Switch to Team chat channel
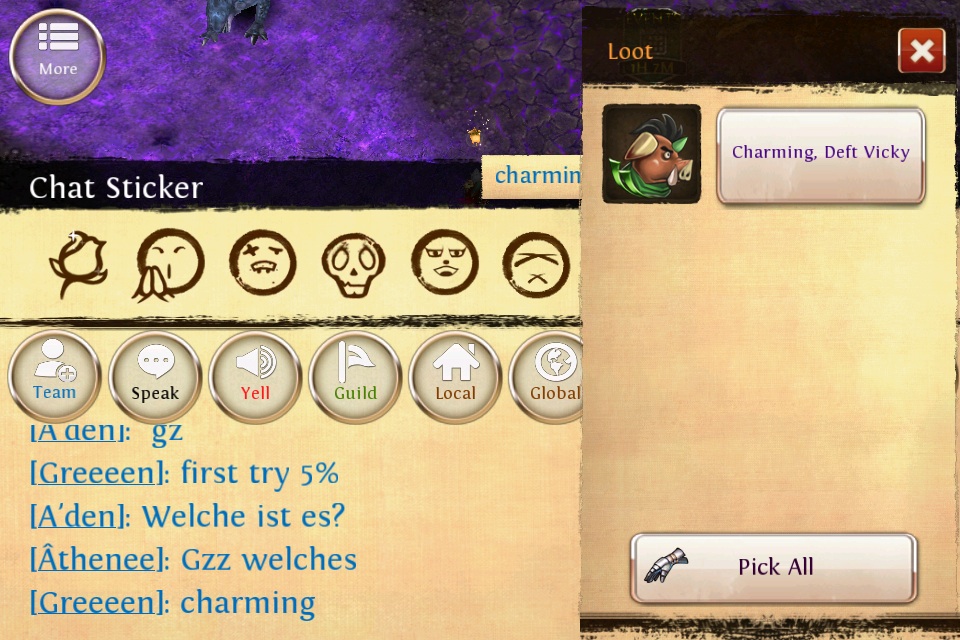Screen dimensions: 960x640 pos(54,377)
